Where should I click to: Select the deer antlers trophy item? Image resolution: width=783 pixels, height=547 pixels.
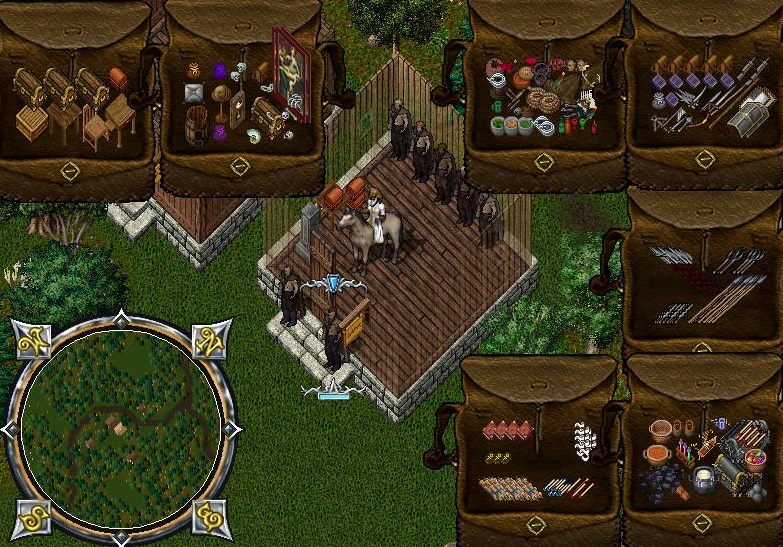(x=589, y=77)
